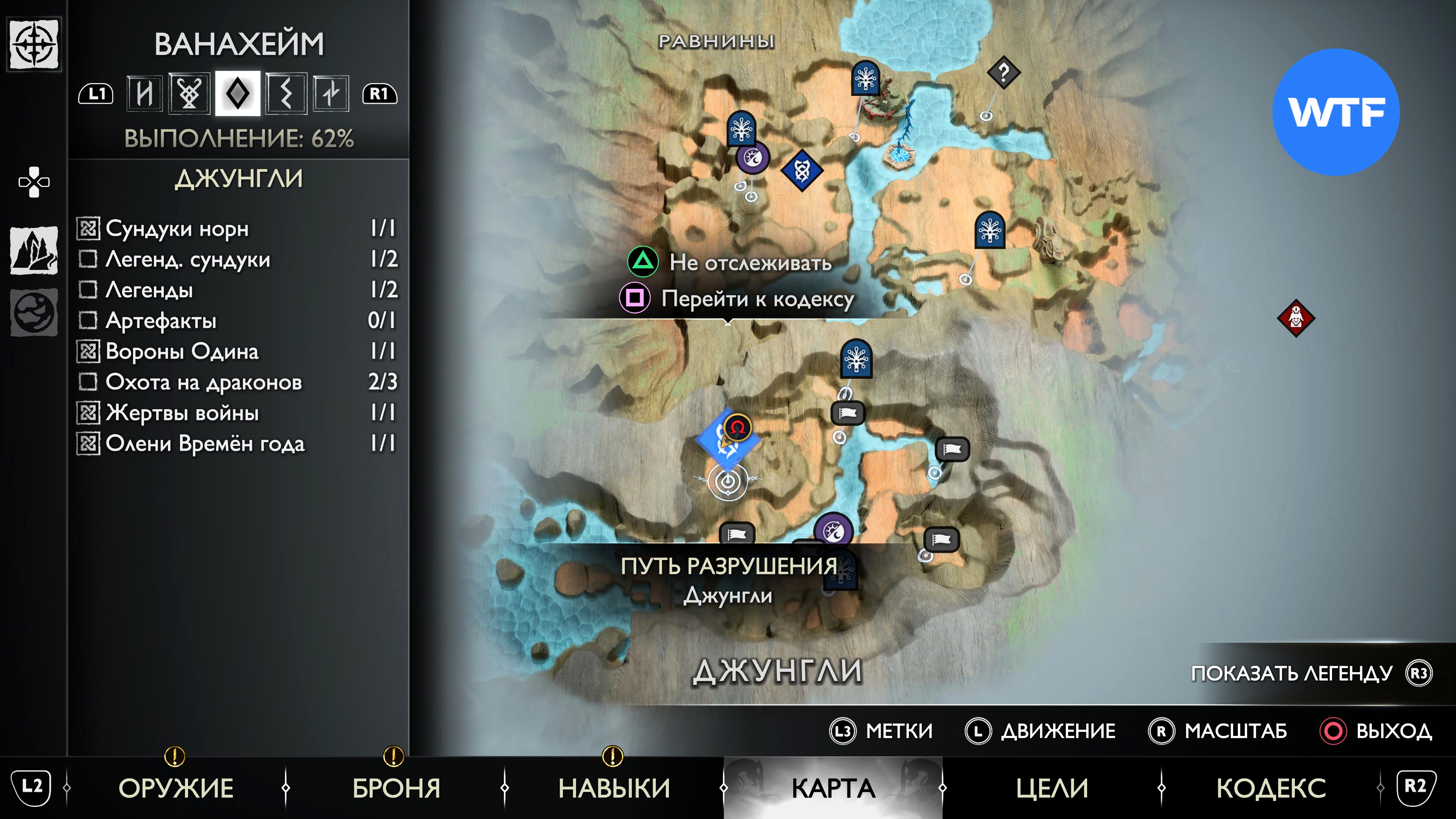Screen dimensions: 1456x819
Task: Select the КАРТА tab
Action: pyautogui.click(x=833, y=788)
